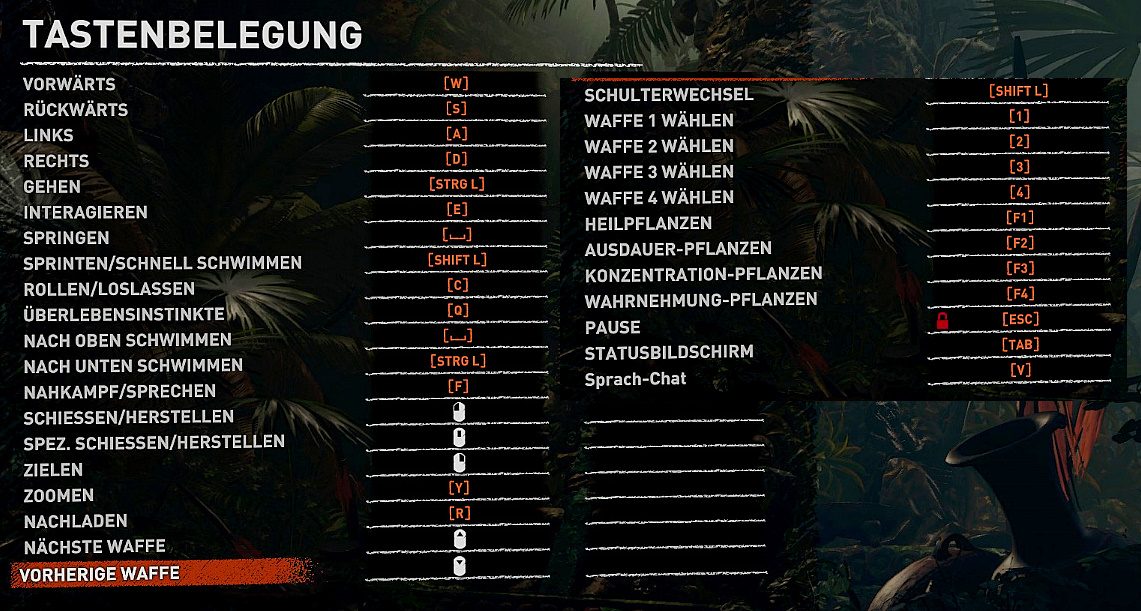The image size is (1141, 611).
Task: Rebind WAFFE 1 WÄHLEN
Action: [x=1018, y=117]
